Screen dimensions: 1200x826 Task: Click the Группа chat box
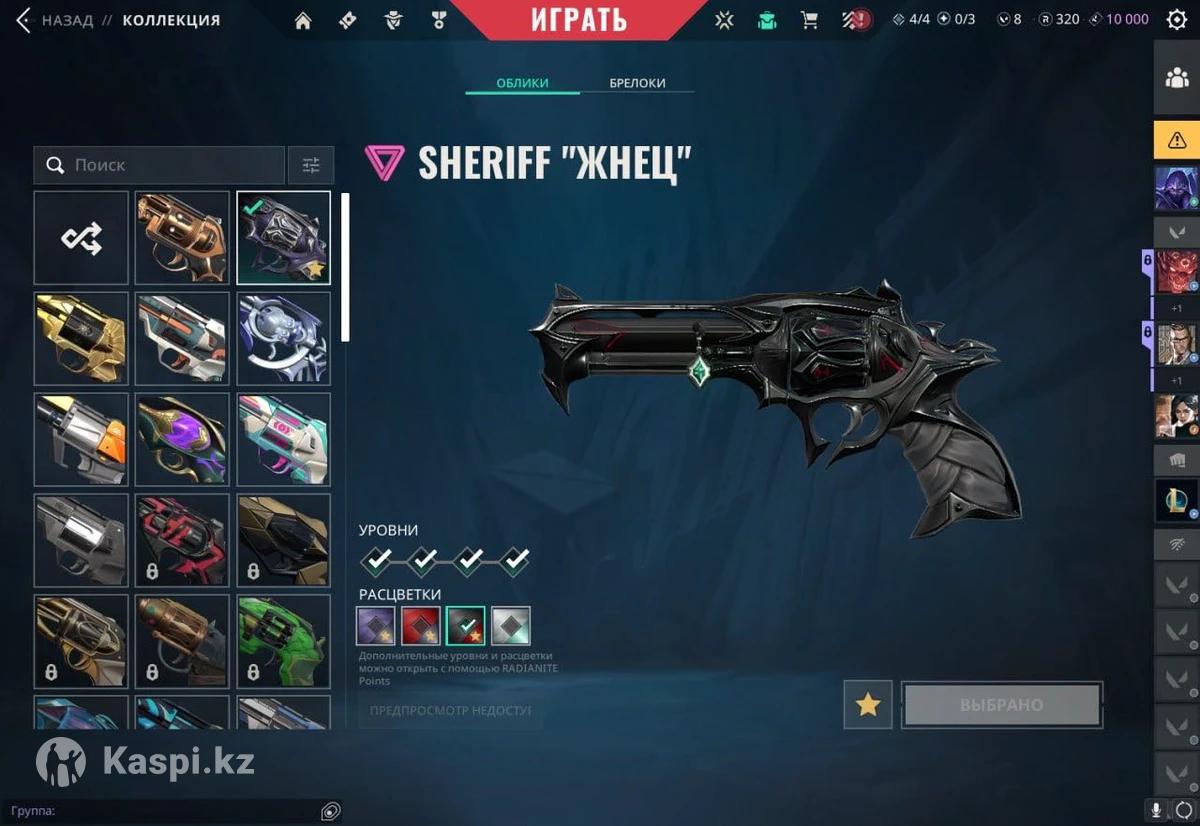tap(170, 811)
